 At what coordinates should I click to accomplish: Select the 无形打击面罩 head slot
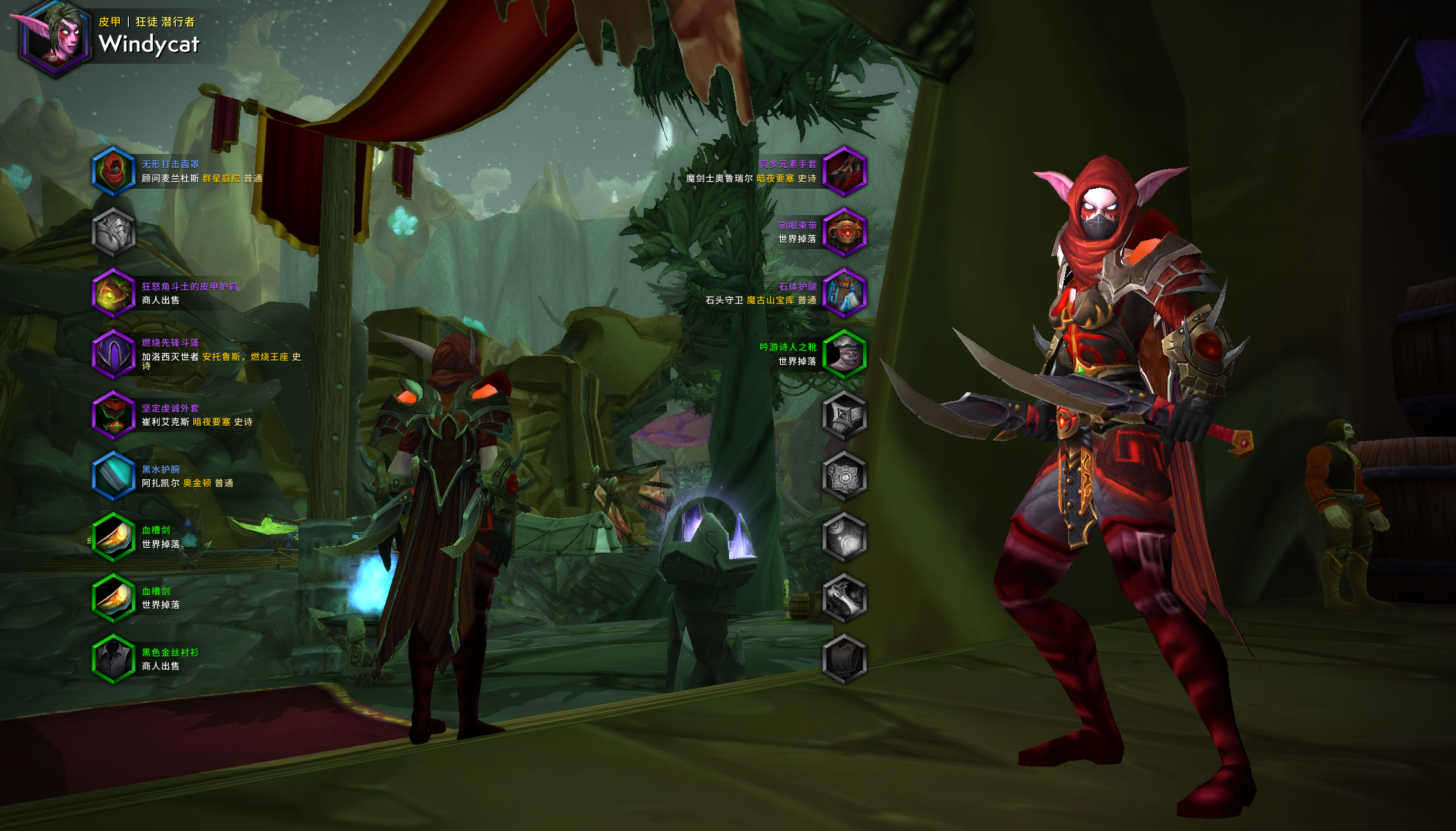click(113, 171)
